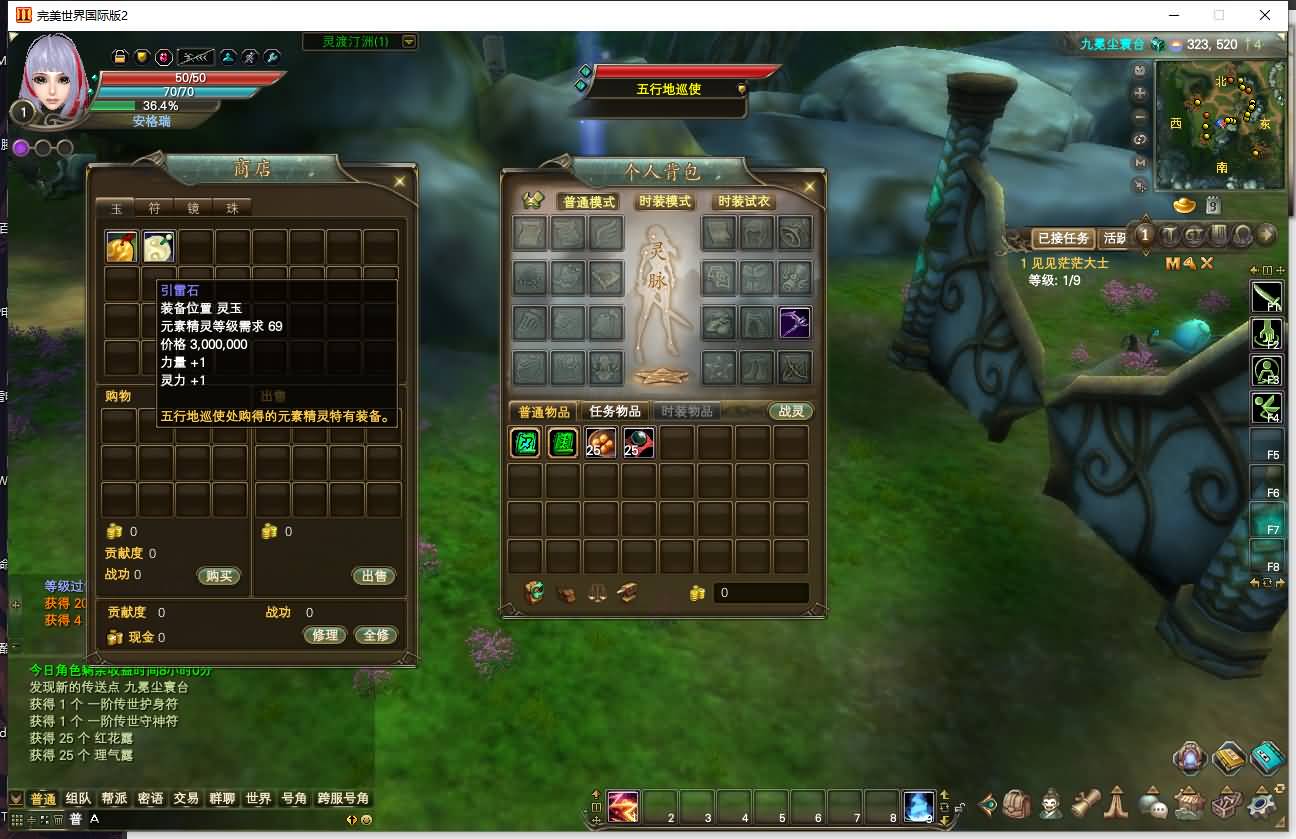Close the game window
This screenshot has height=839, width=1296.
point(1265,15)
